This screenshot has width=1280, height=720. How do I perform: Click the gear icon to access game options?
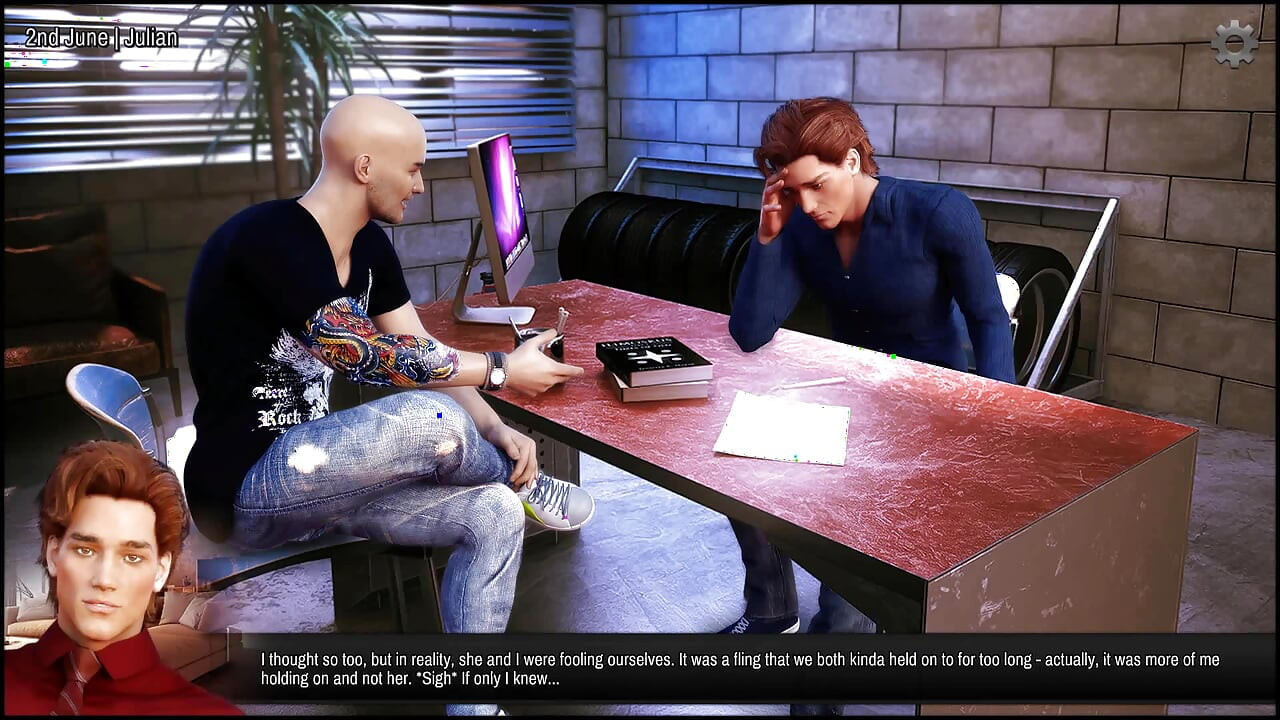pyautogui.click(x=1235, y=43)
